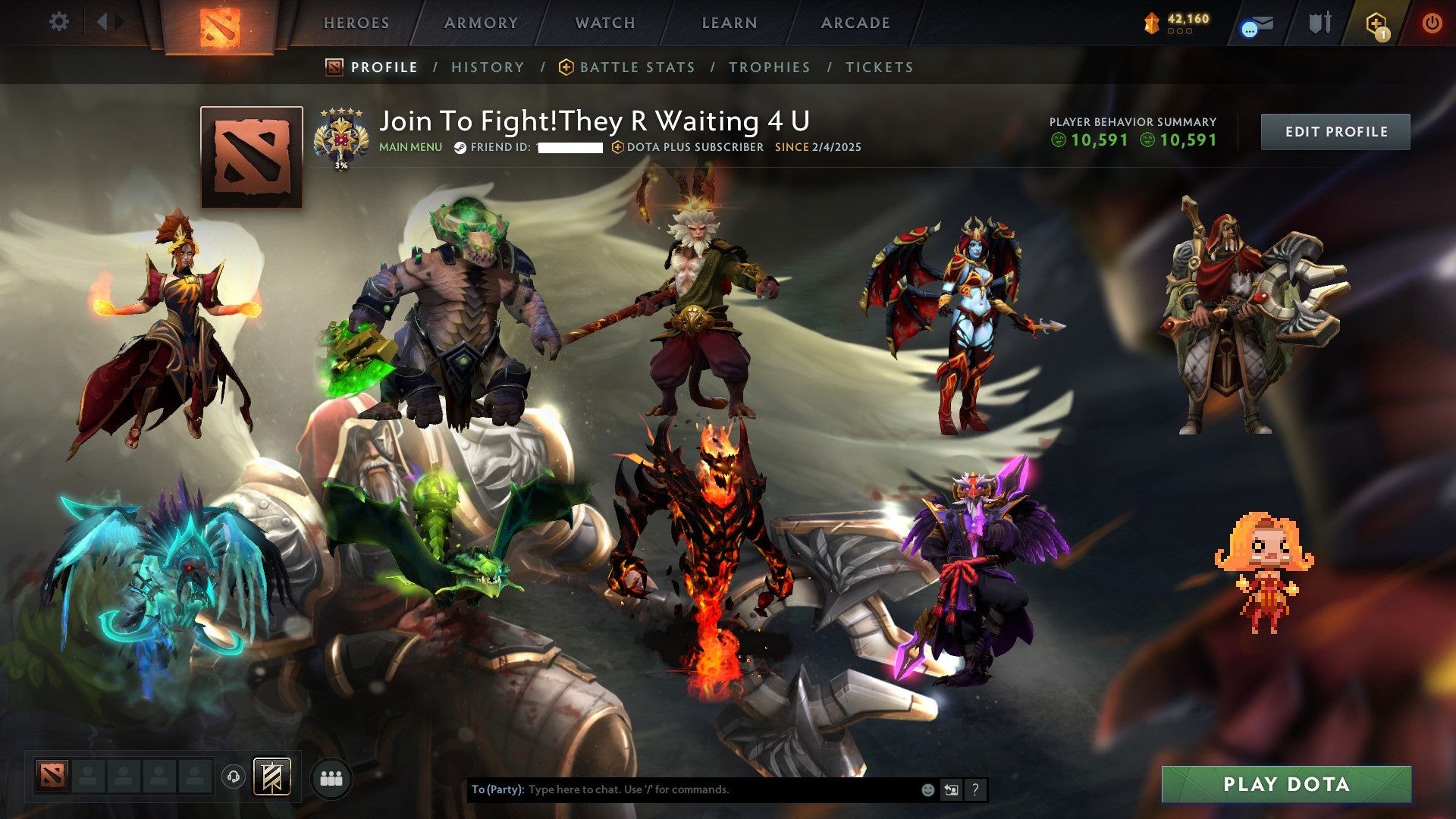
Task: Open the settings gear icon
Action: (58, 21)
